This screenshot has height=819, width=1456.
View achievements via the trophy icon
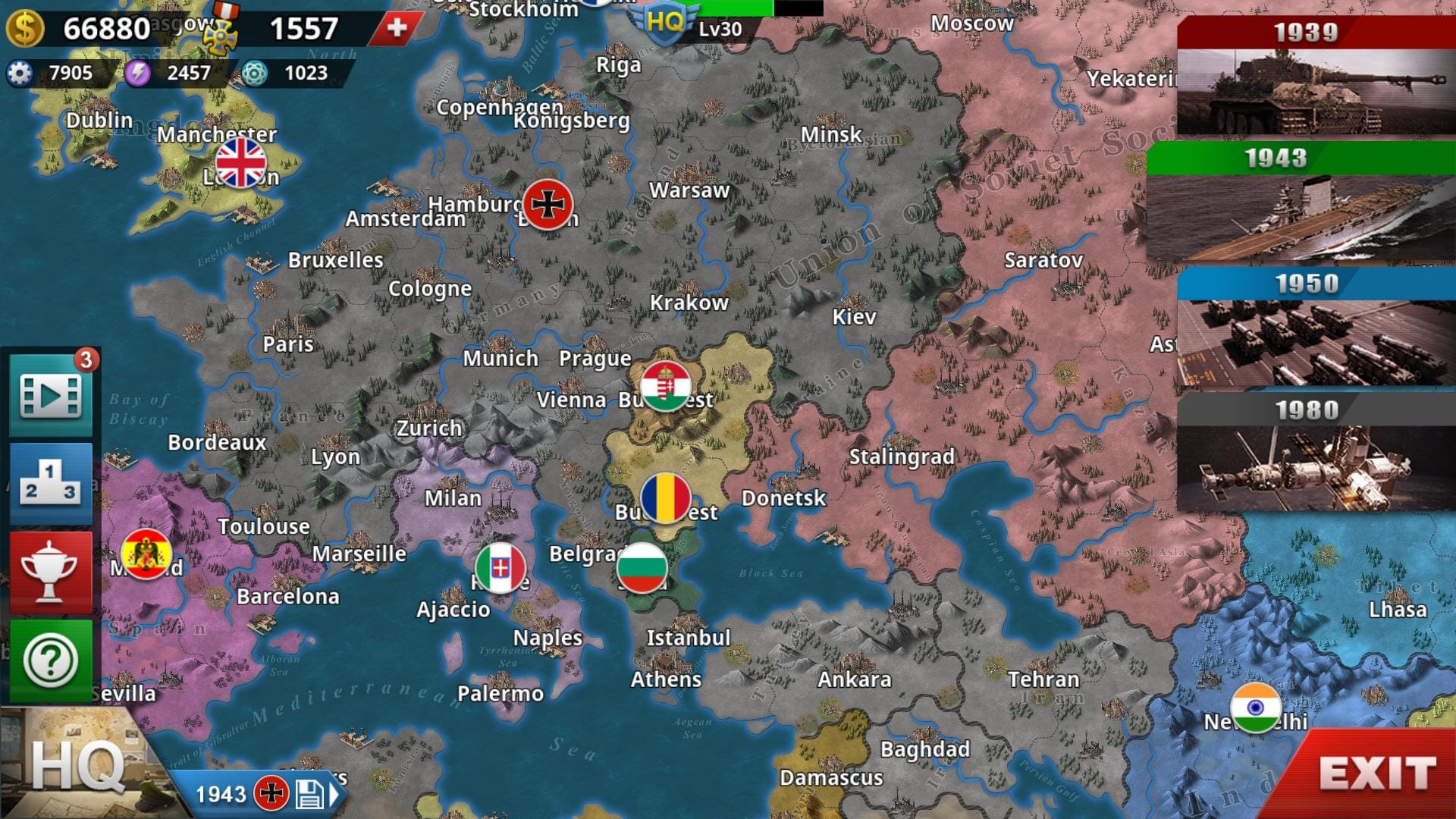click(x=50, y=570)
